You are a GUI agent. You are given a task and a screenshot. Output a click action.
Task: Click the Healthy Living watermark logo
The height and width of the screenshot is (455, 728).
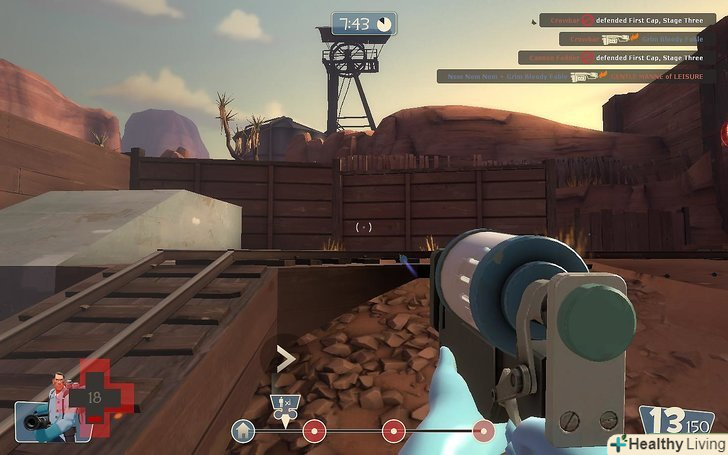click(666, 444)
